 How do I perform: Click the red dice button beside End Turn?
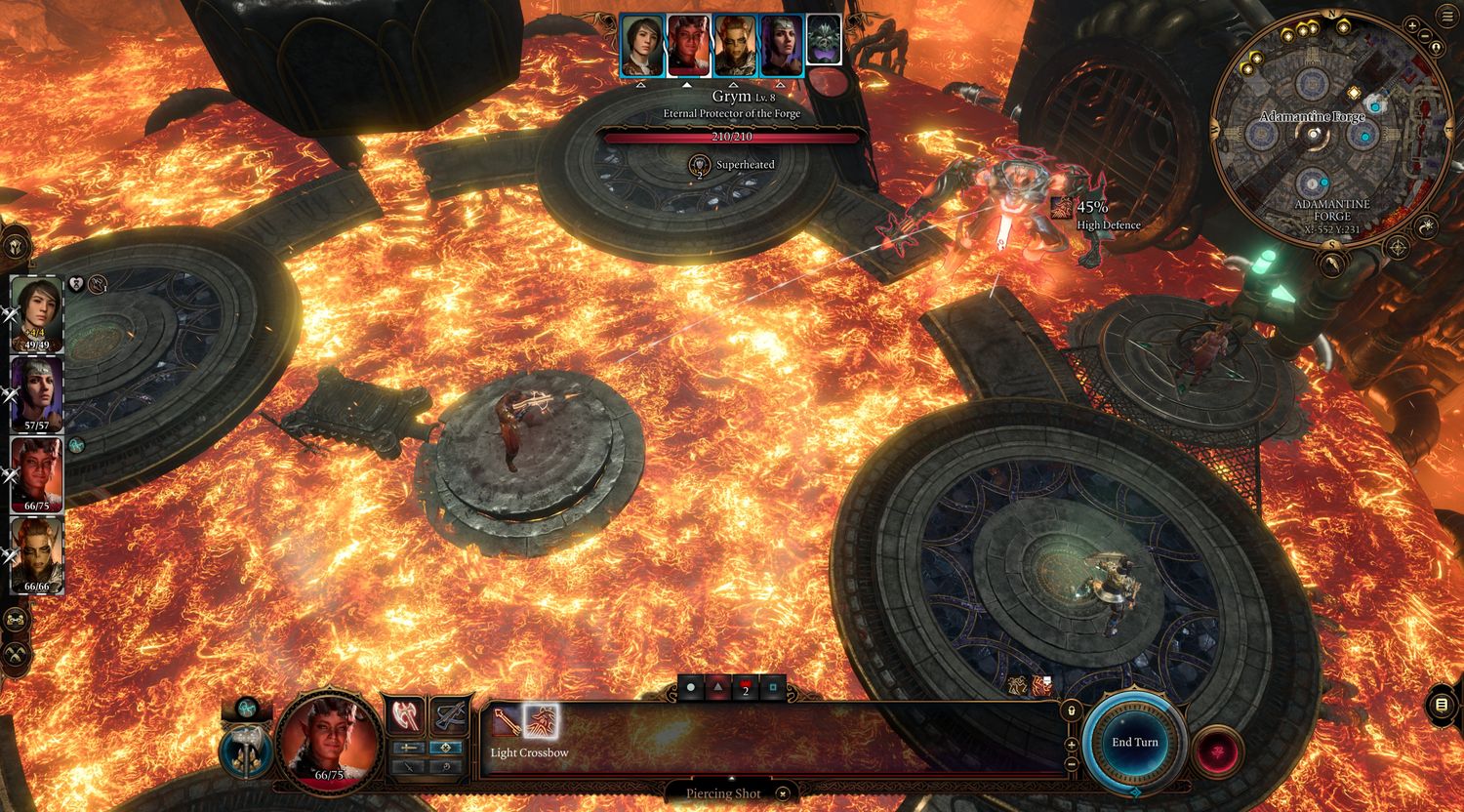pos(1216,751)
